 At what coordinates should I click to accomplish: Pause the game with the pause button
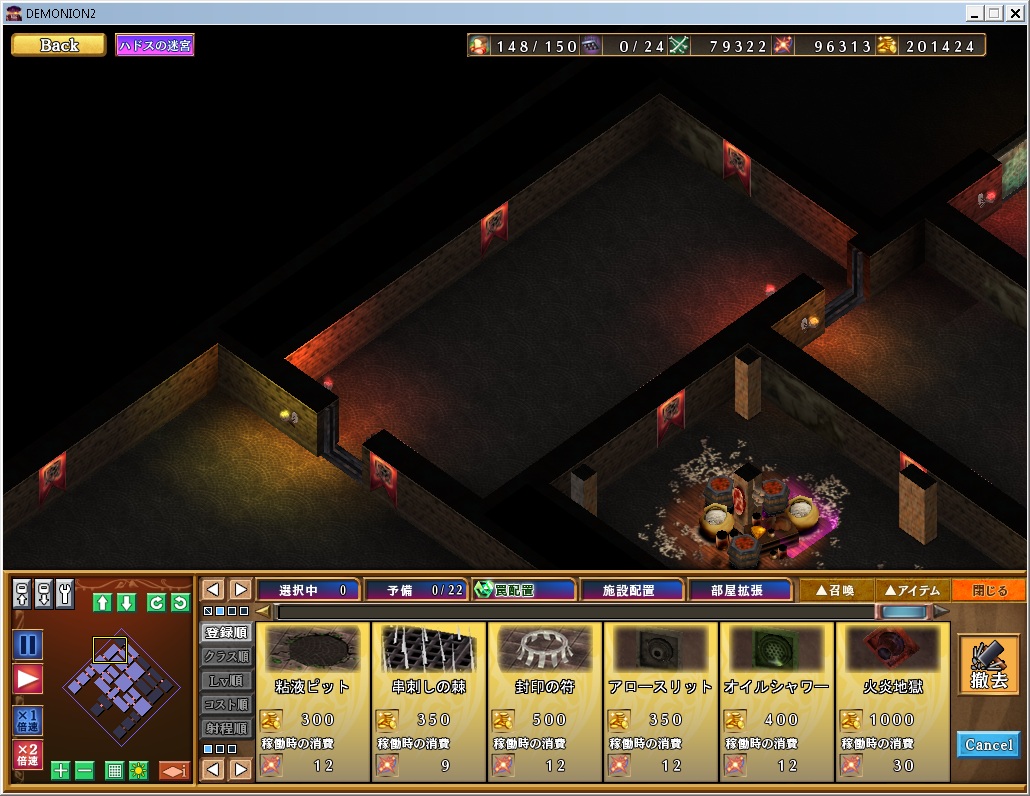pyautogui.click(x=28, y=645)
